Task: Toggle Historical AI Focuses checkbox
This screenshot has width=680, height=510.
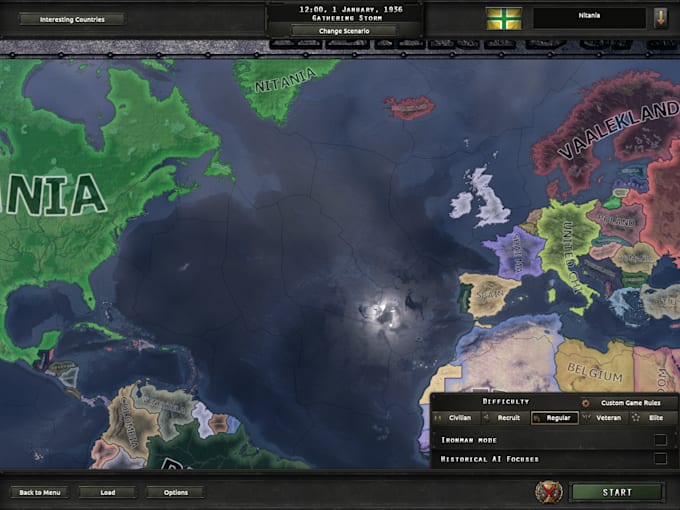Action: (x=660, y=459)
